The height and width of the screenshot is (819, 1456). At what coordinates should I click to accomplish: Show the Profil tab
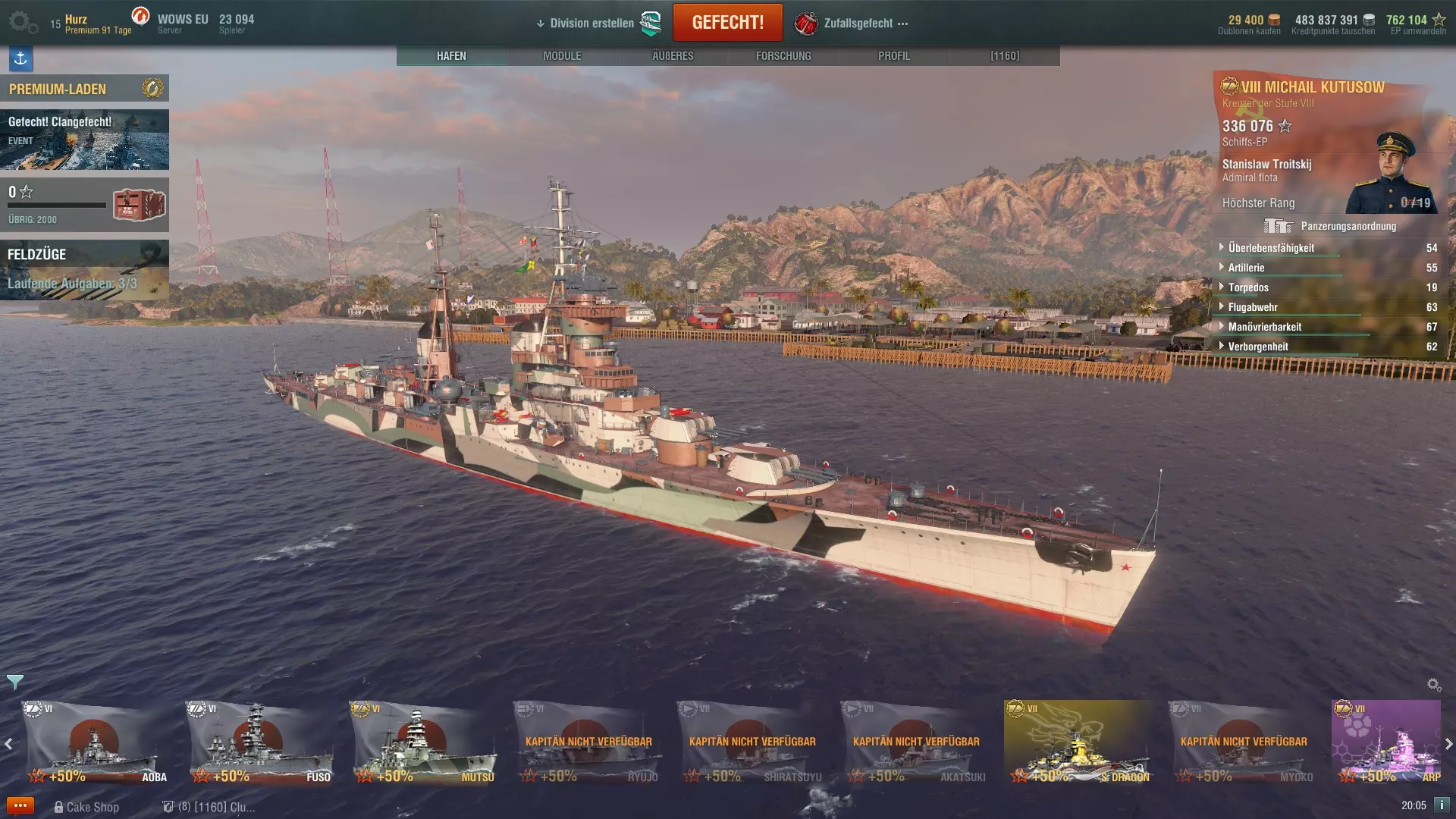click(894, 56)
